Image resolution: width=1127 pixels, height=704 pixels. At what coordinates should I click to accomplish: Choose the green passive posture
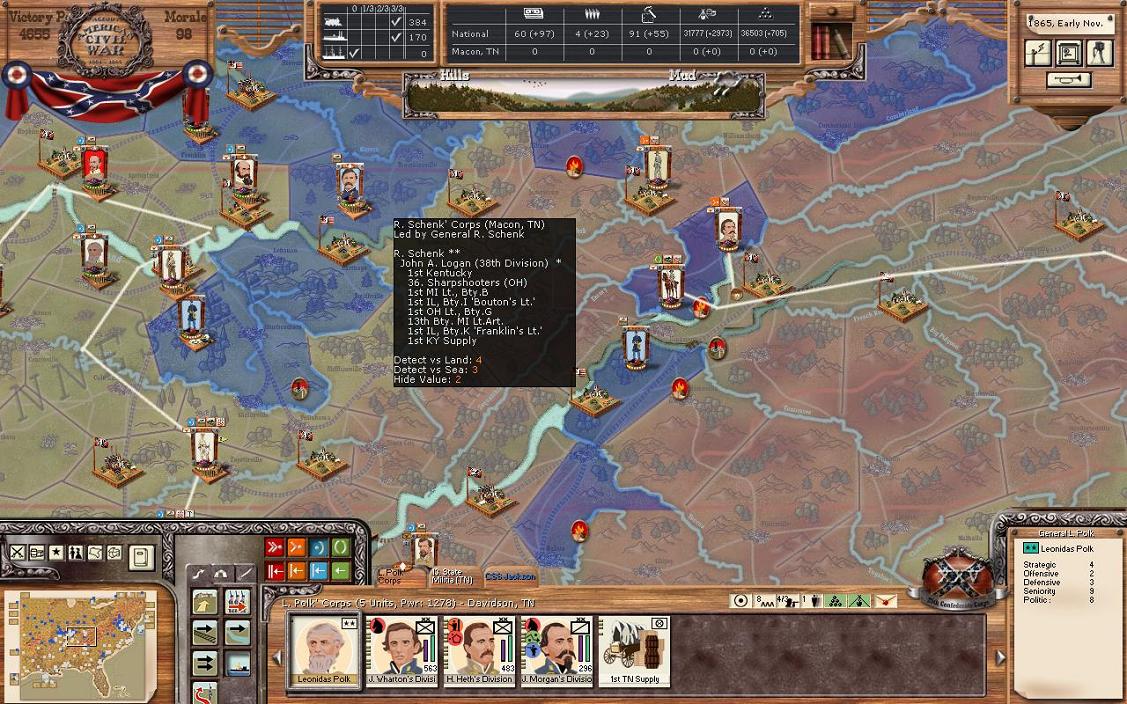click(x=341, y=548)
